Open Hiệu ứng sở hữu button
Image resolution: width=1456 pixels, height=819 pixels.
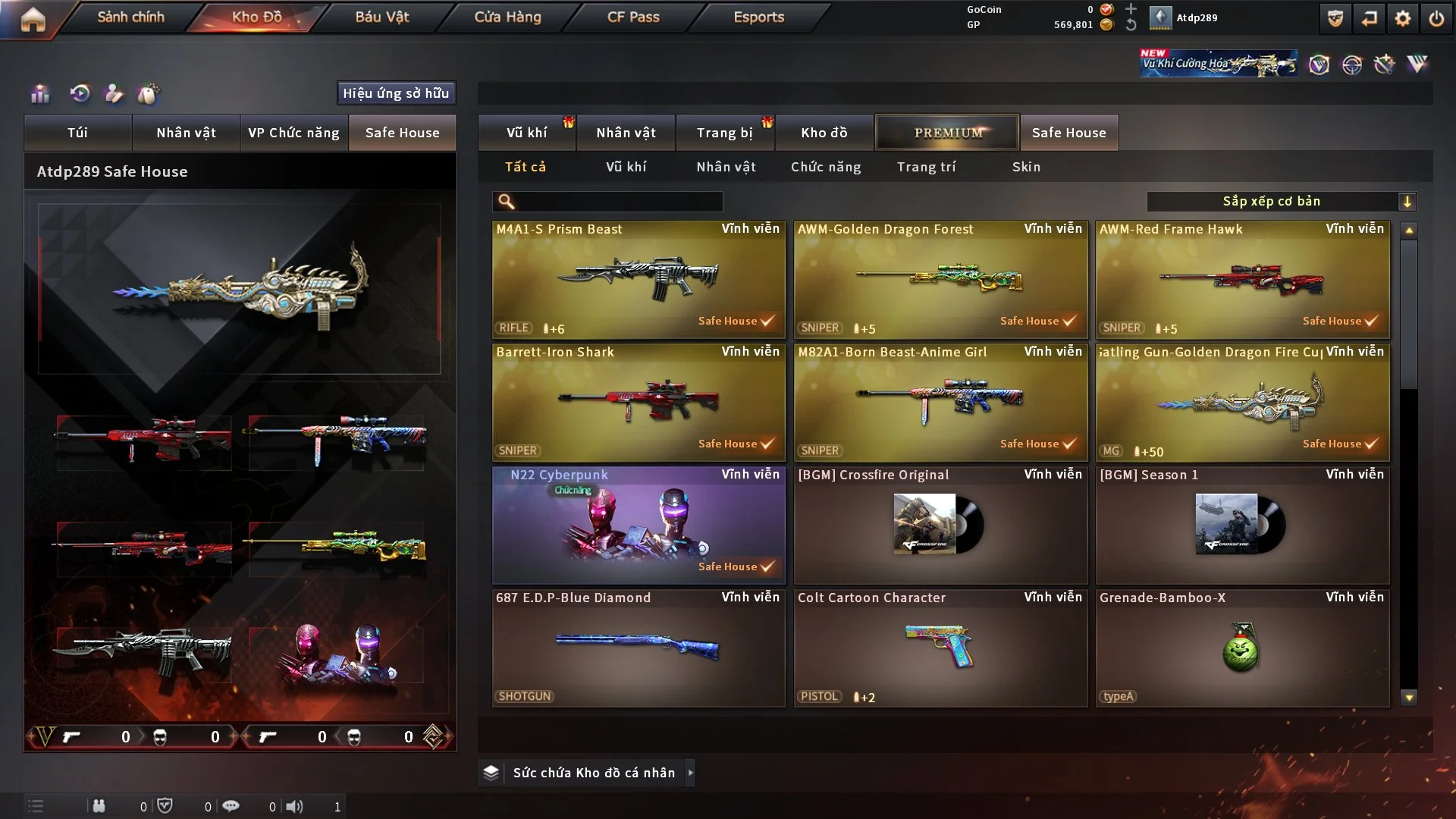pos(396,93)
